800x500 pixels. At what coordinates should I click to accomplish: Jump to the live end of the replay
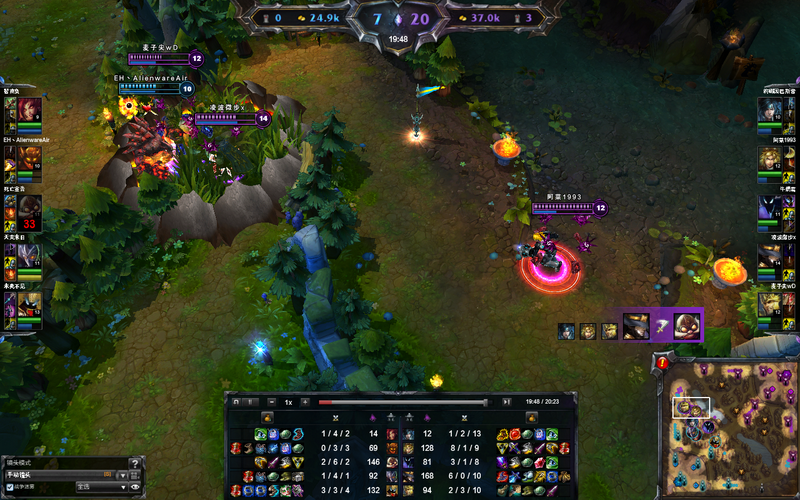click(x=507, y=401)
